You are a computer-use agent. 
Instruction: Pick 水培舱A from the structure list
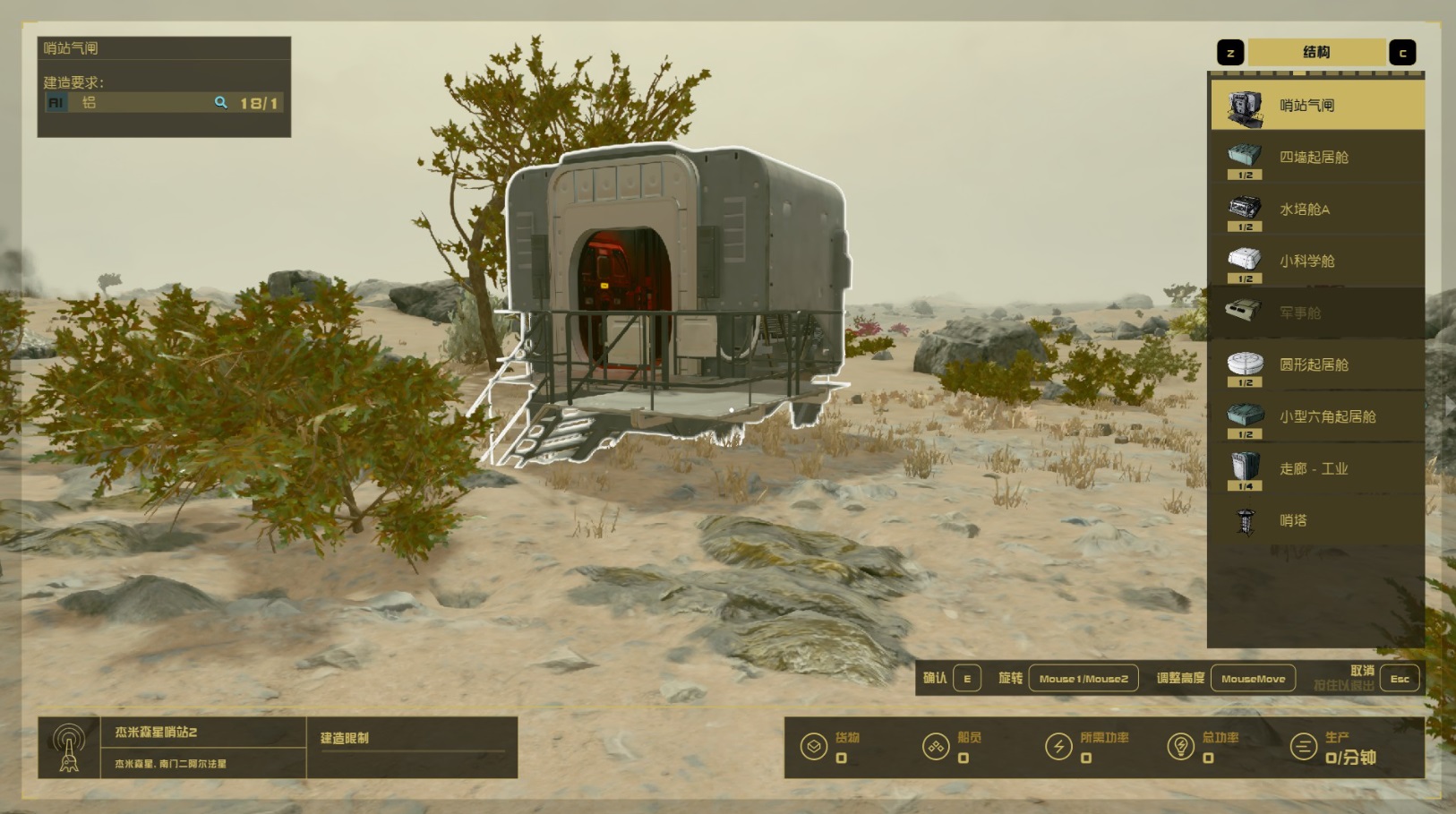pos(1316,210)
